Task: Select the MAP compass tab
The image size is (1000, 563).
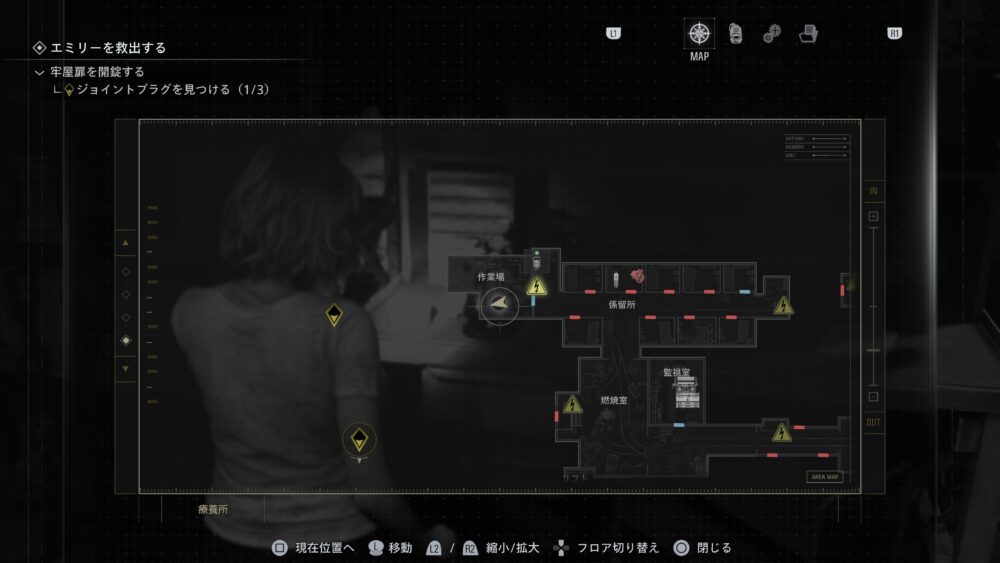Action: point(699,33)
